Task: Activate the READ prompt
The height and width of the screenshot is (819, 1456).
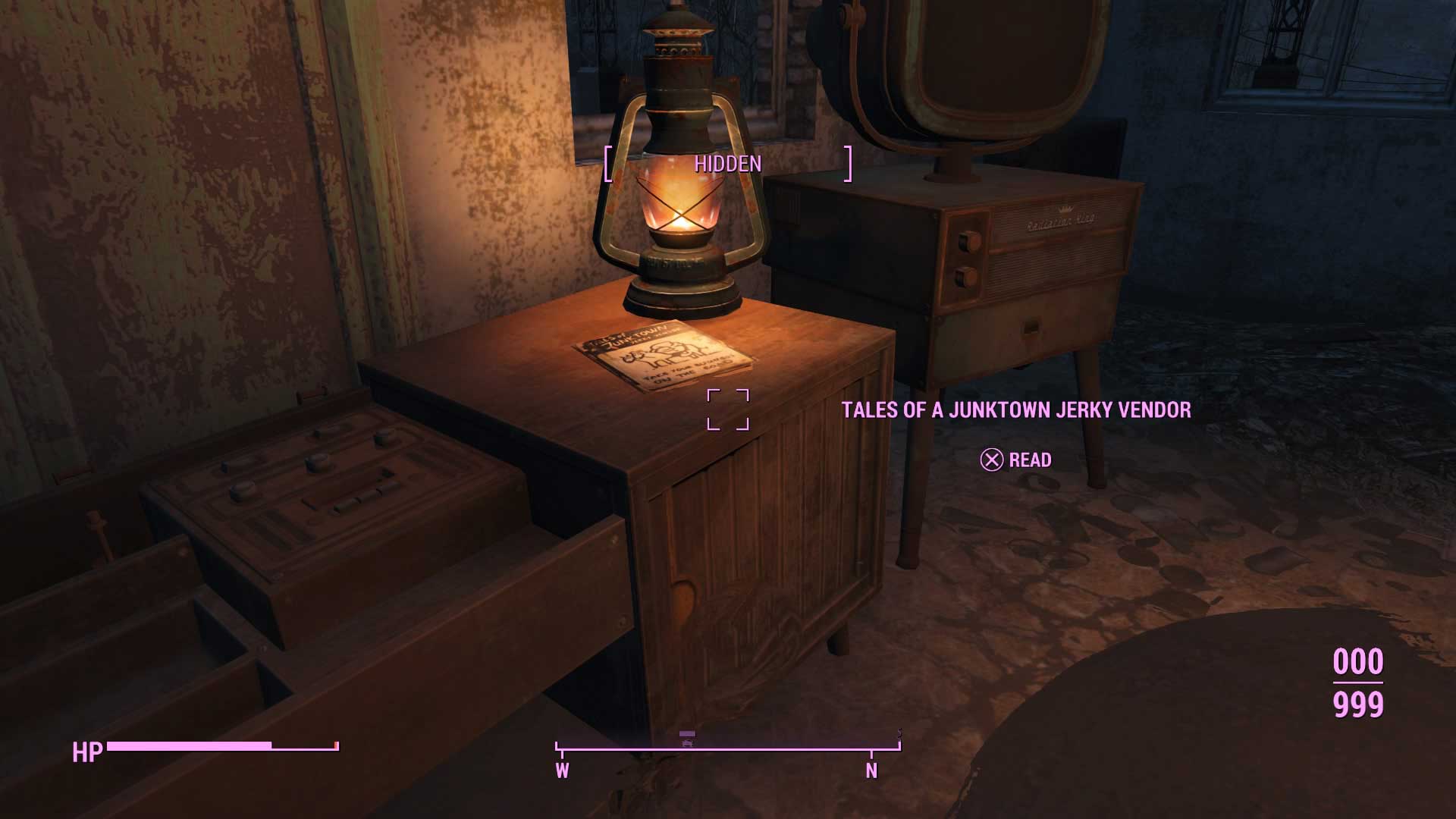Action: [x=1016, y=460]
